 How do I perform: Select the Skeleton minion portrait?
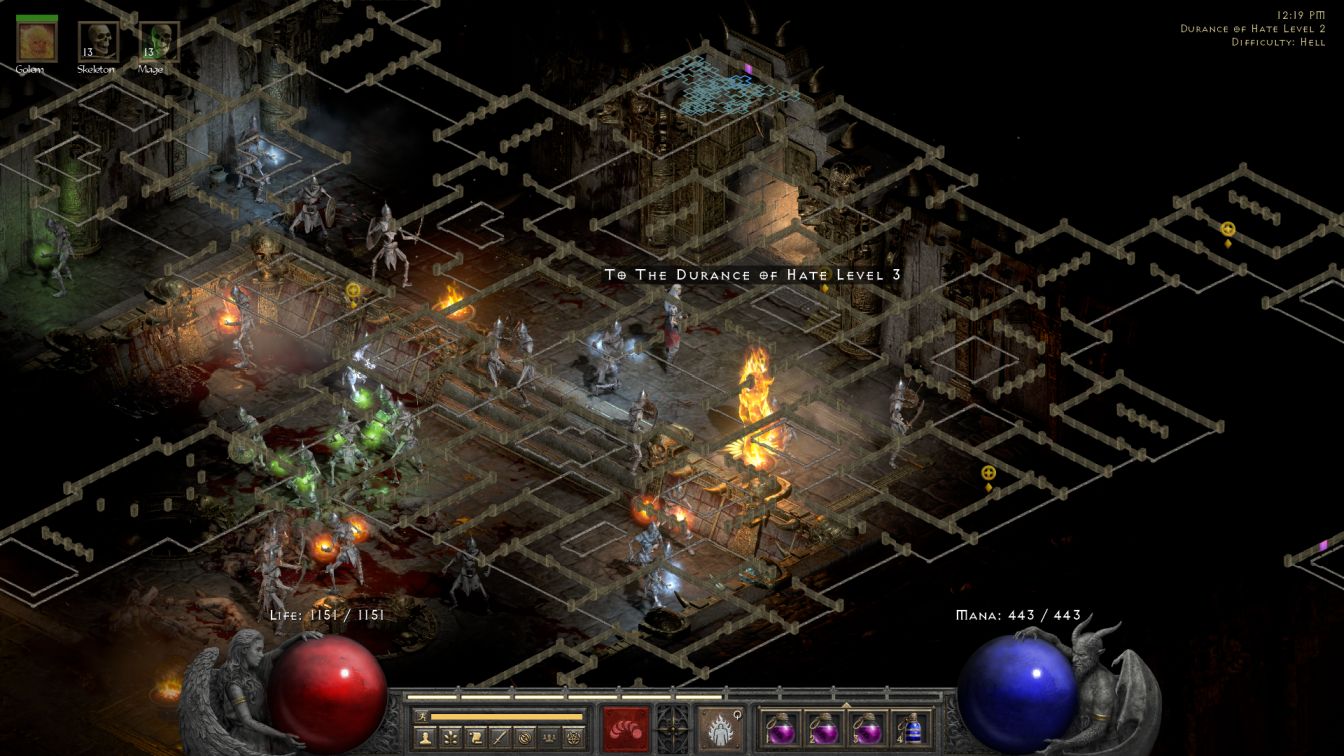pos(98,41)
